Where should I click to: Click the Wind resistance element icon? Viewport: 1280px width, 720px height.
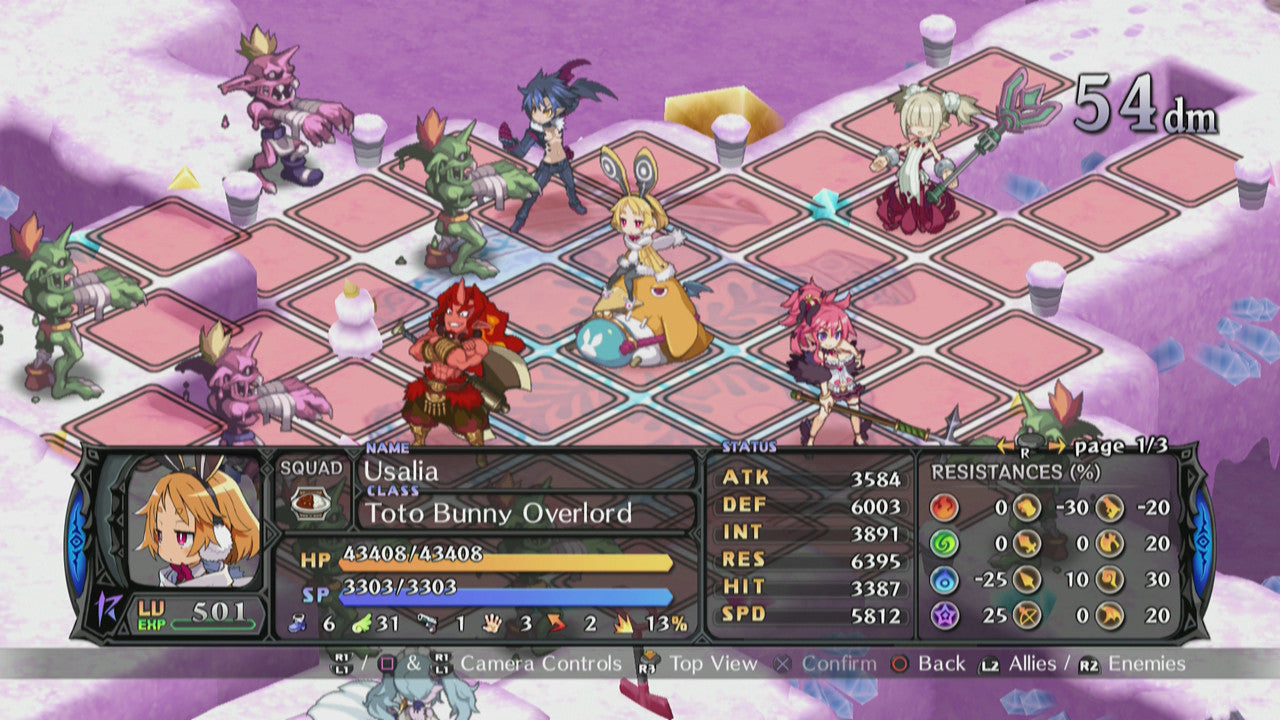click(x=944, y=543)
